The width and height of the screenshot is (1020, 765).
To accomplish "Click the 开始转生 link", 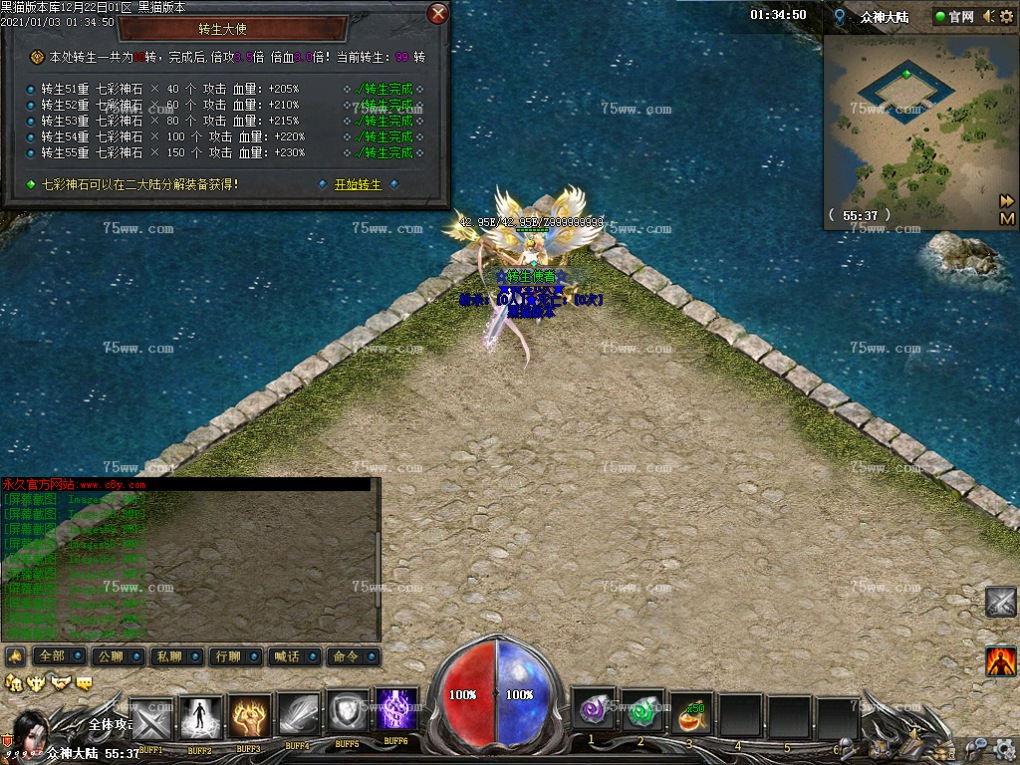I will [x=358, y=185].
